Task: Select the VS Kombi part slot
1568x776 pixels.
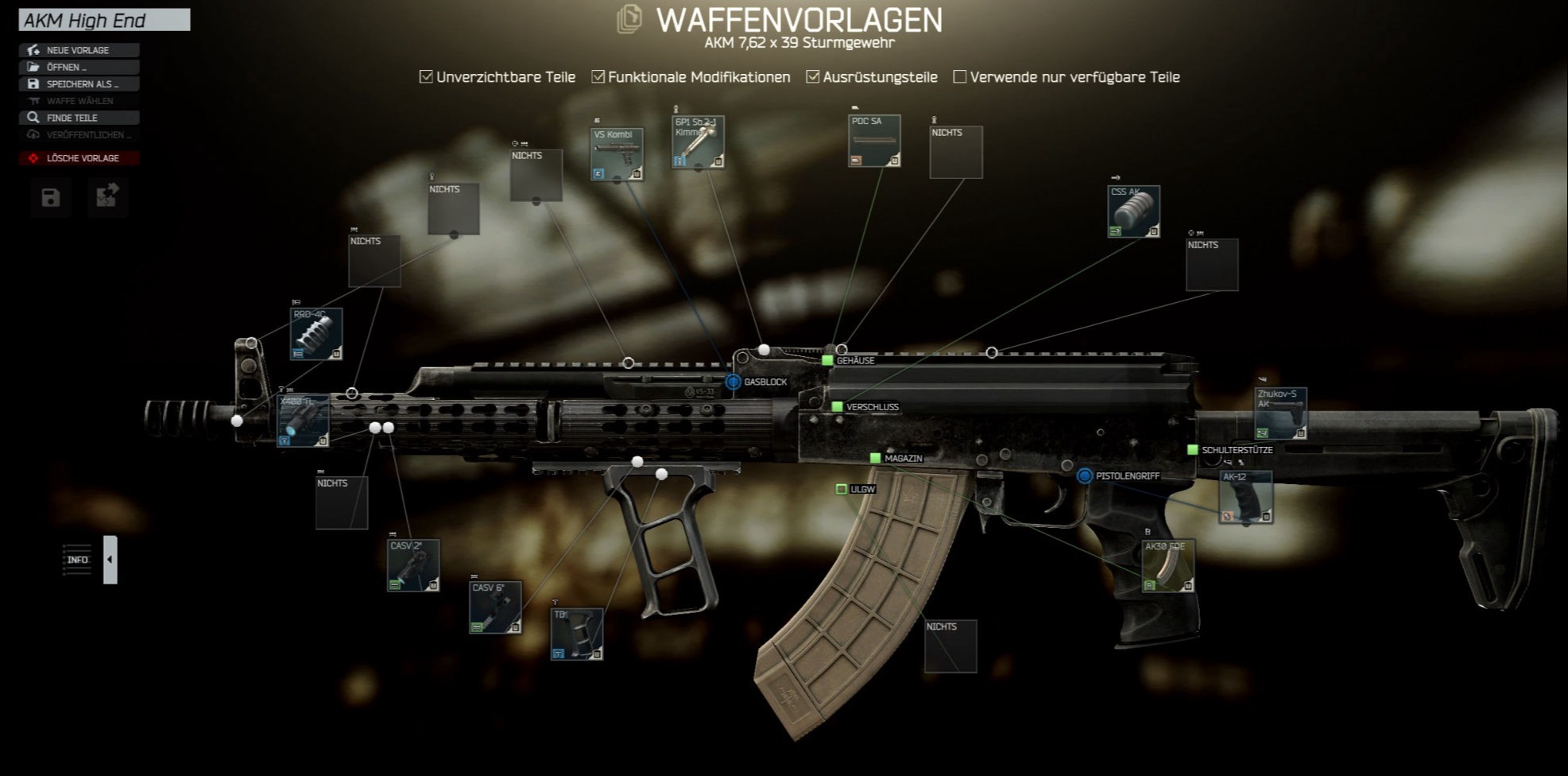Action: (617, 153)
